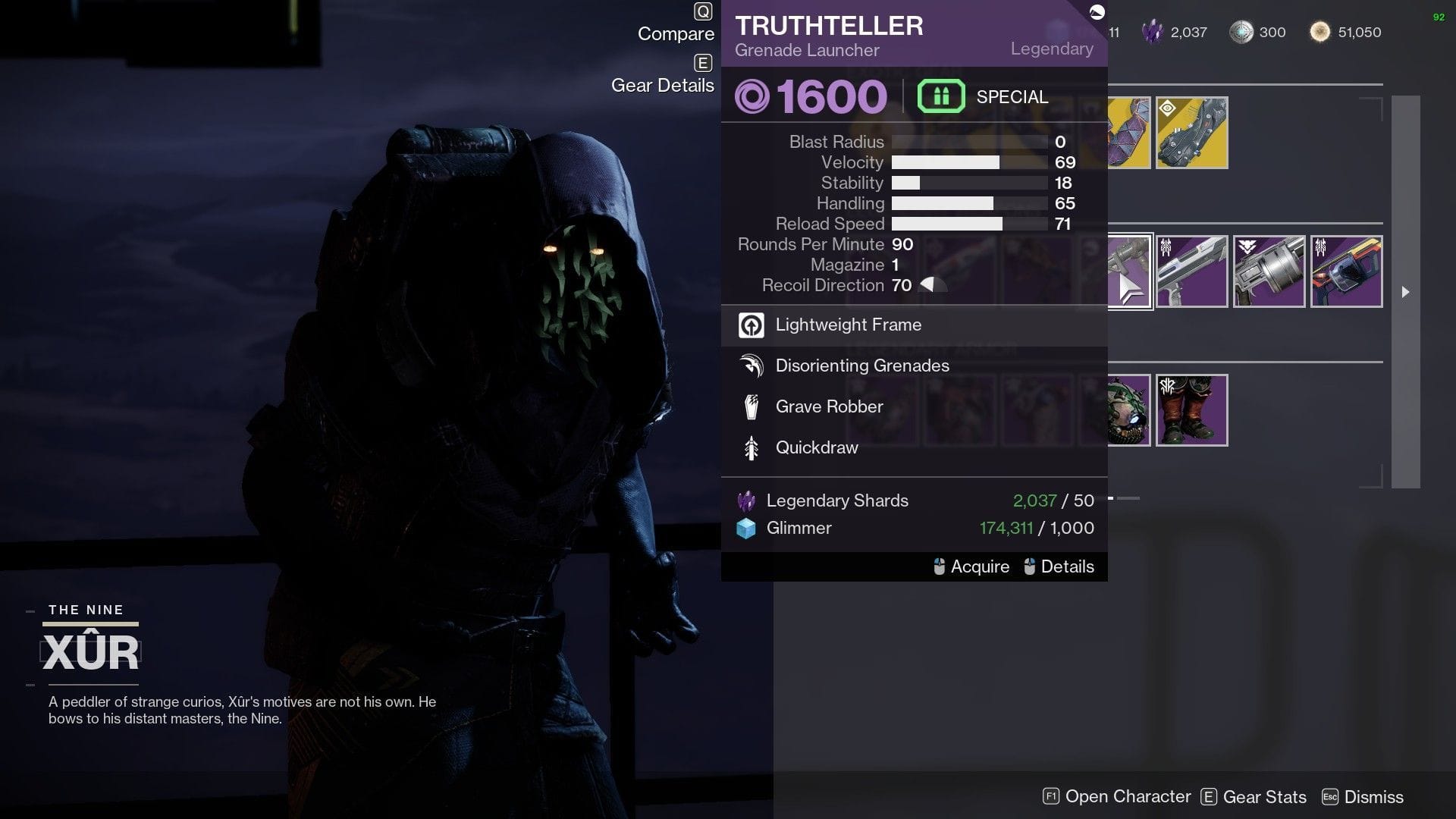Click the Special ammo type icon

tap(940, 96)
